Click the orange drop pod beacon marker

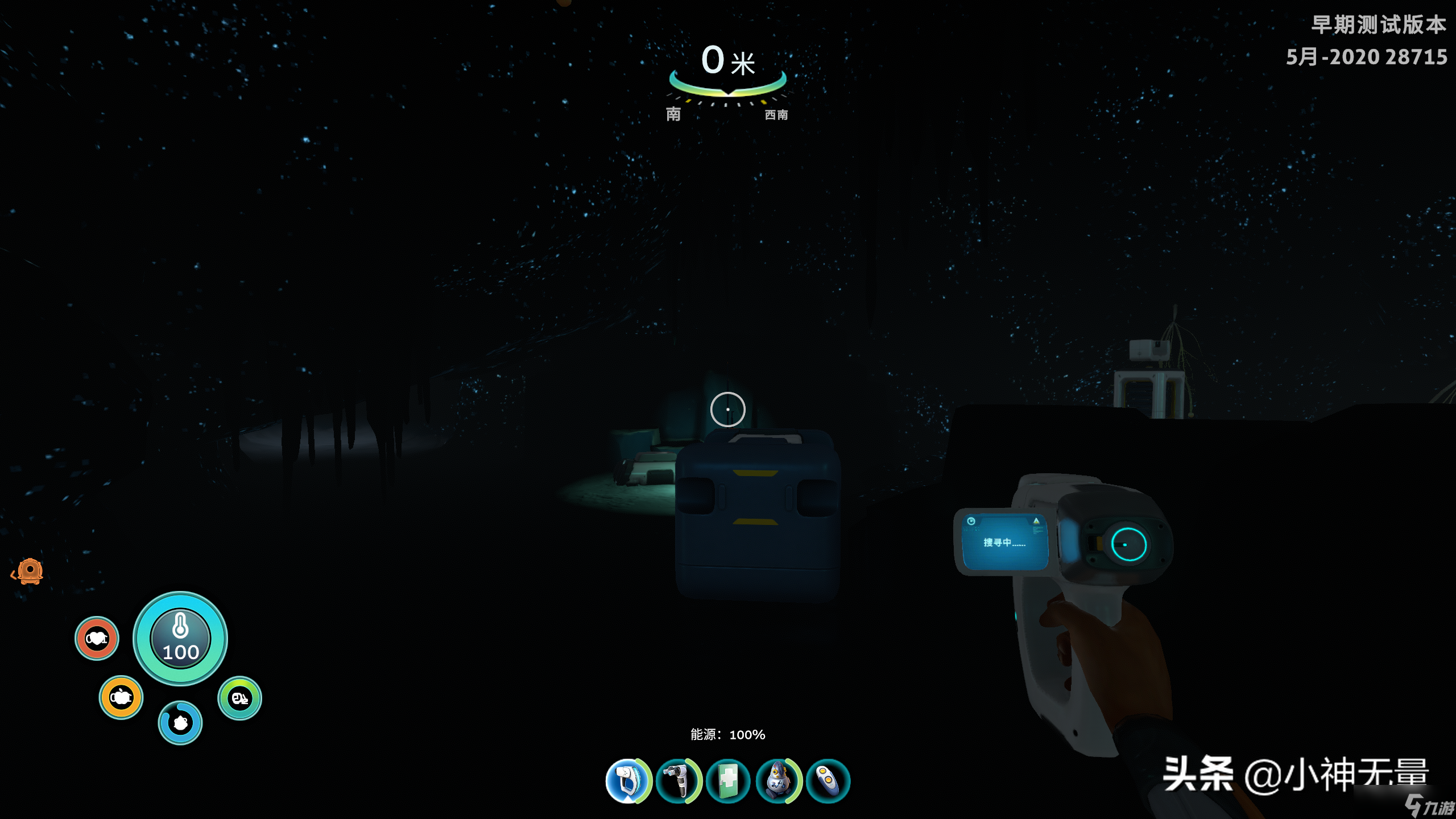click(30, 571)
